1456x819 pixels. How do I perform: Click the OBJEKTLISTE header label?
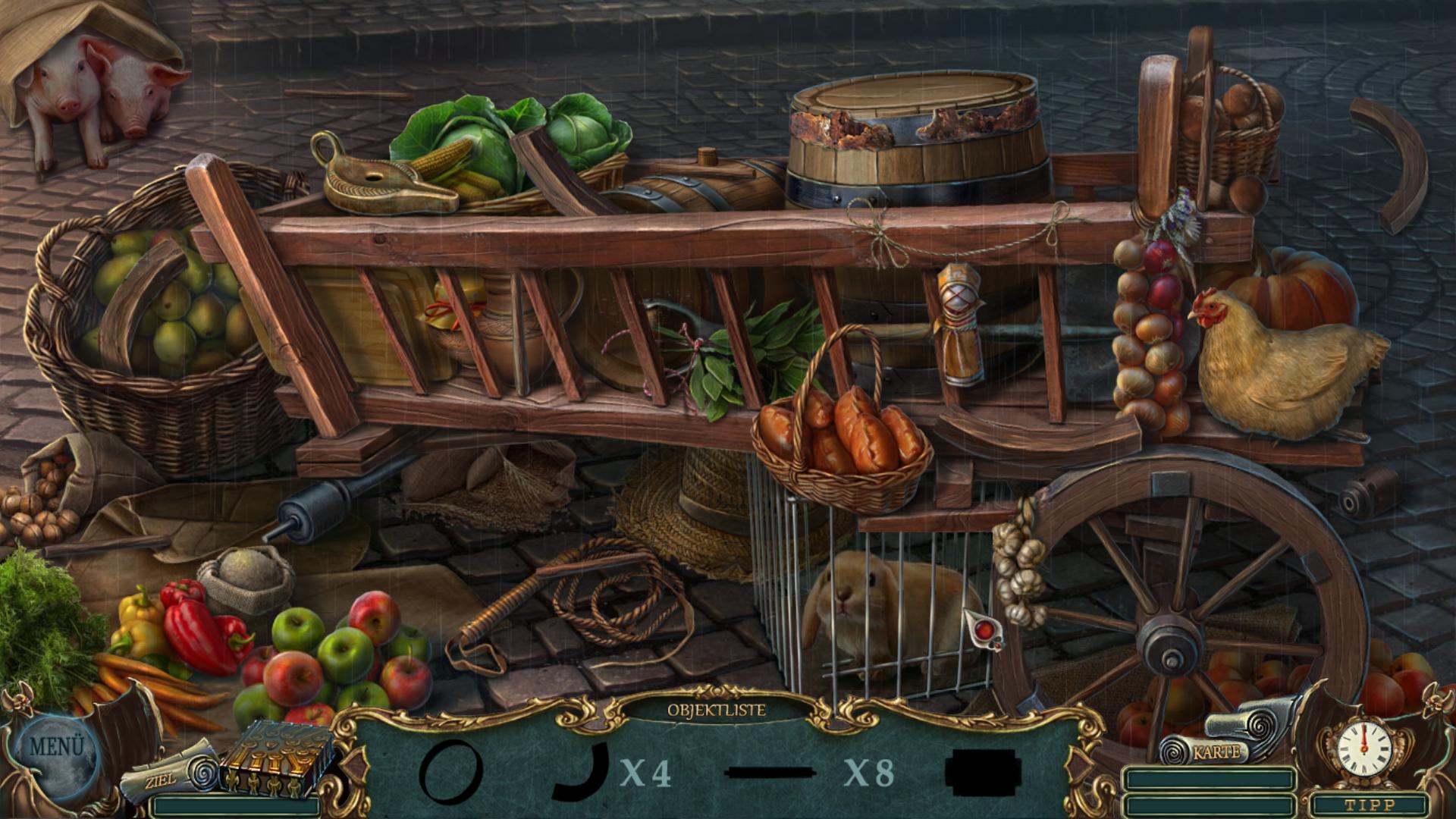point(716,711)
